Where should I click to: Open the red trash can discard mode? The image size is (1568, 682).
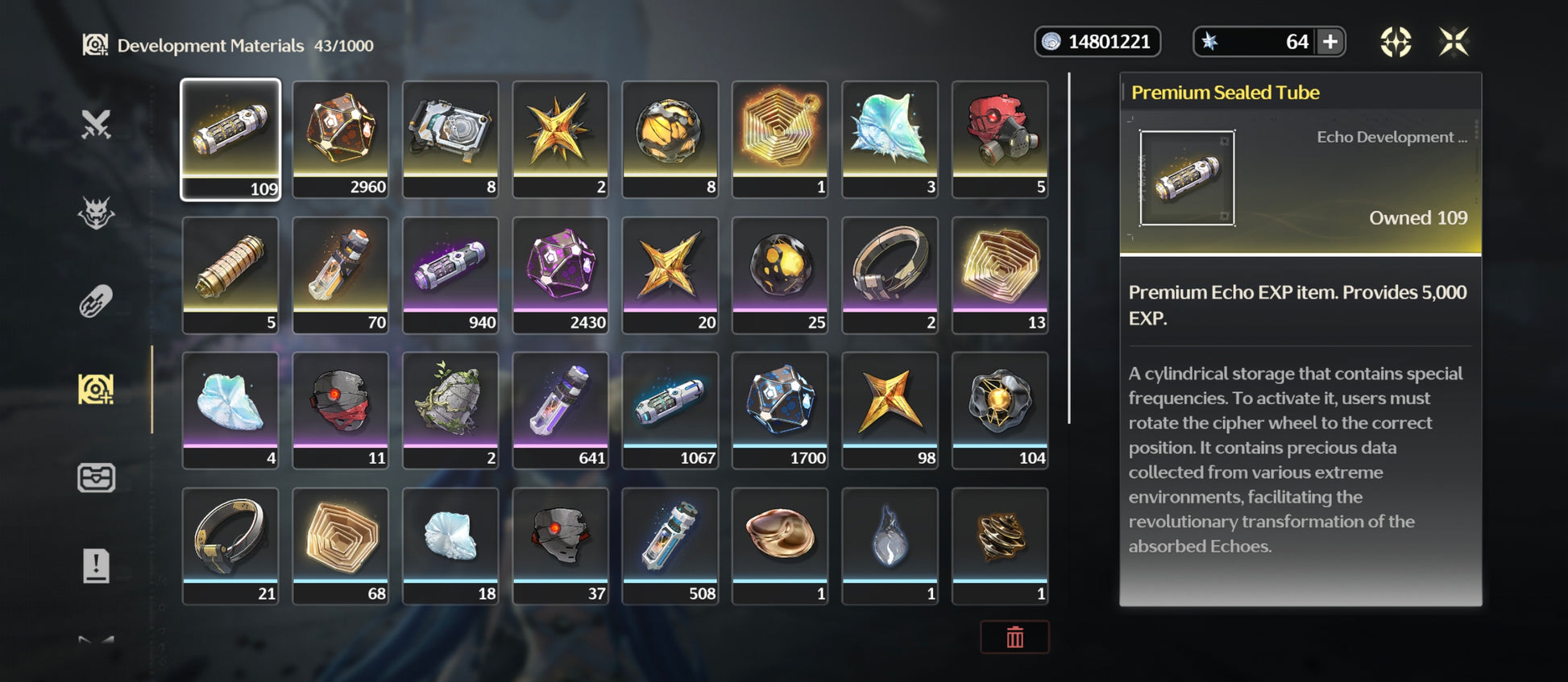pyautogui.click(x=1014, y=638)
